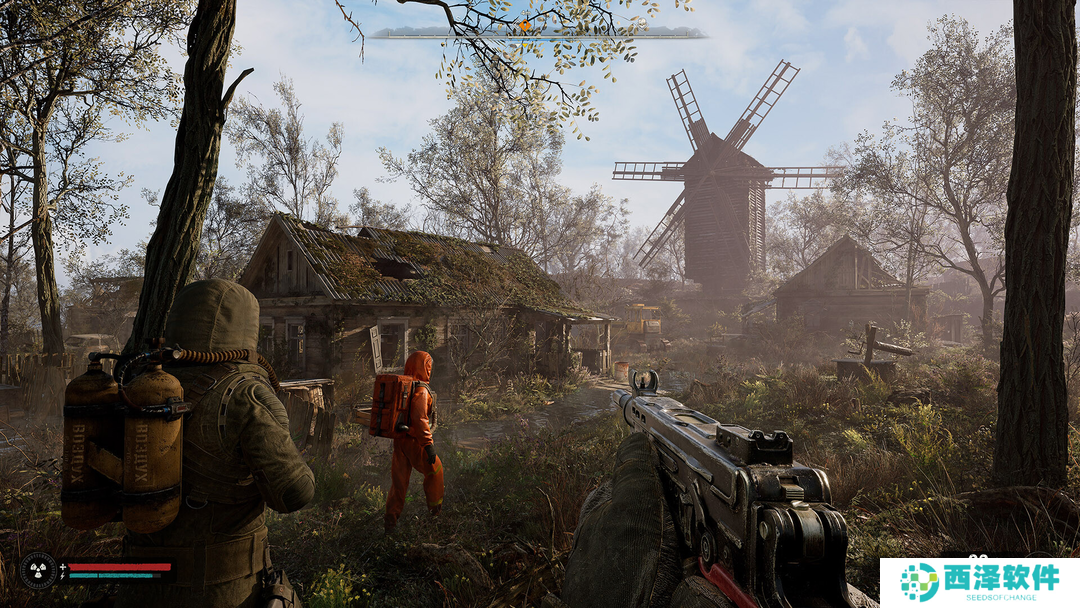Viewport: 1080px width, 608px height.
Task: Open the green watermark logo in the corner
Action: click(x=919, y=582)
